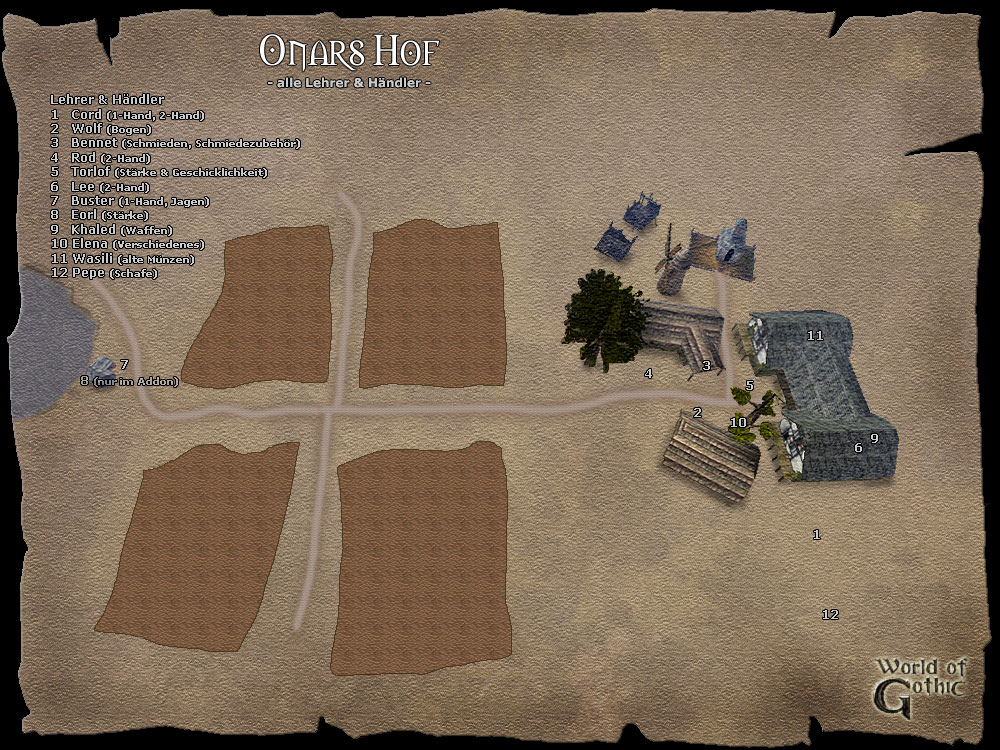Click map marker number 1

pos(816,535)
